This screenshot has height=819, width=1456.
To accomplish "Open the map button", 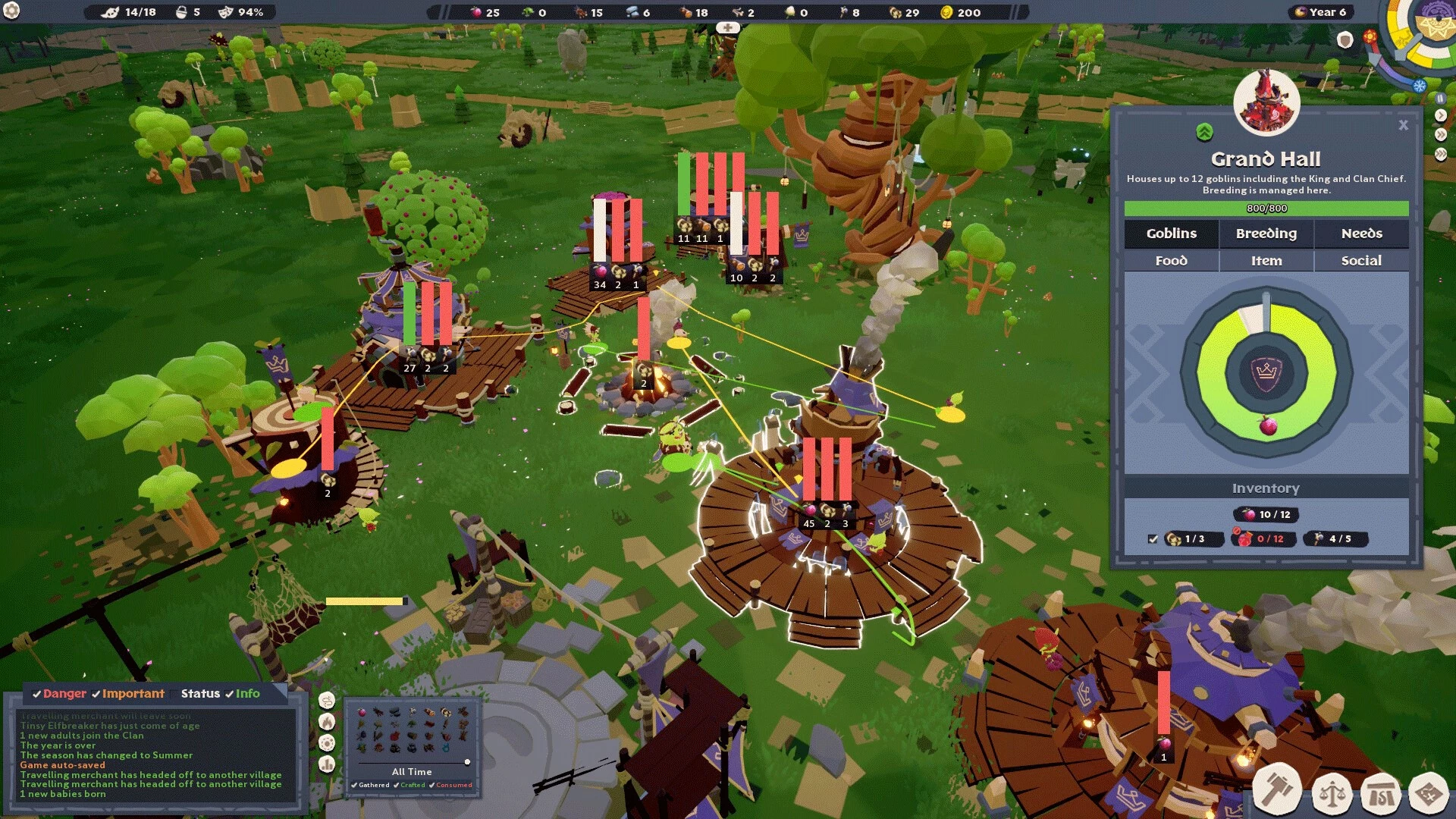I will (x=1429, y=795).
